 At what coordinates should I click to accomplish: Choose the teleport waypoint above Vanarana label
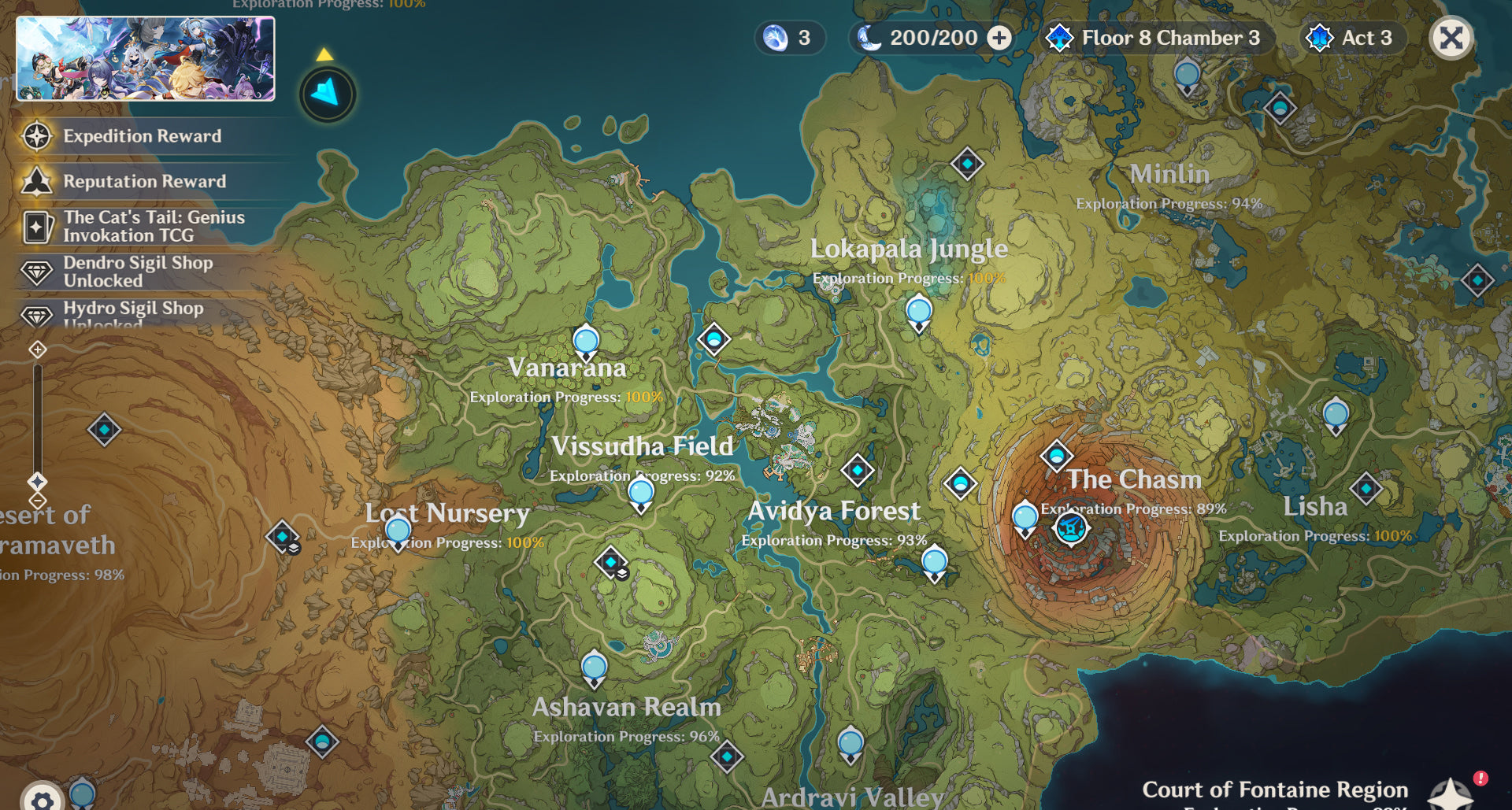586,342
